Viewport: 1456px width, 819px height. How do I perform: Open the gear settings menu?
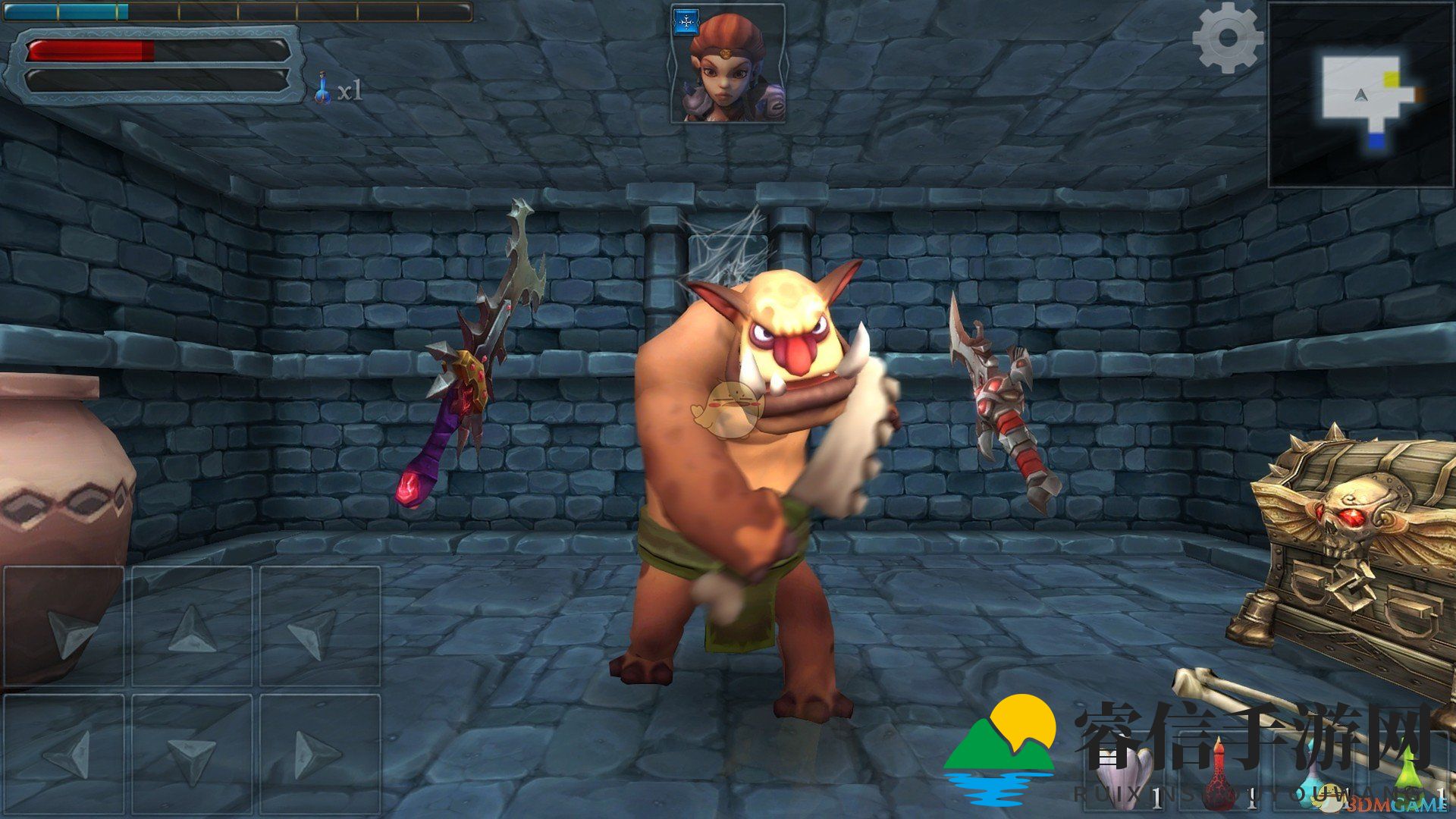pyautogui.click(x=1227, y=38)
